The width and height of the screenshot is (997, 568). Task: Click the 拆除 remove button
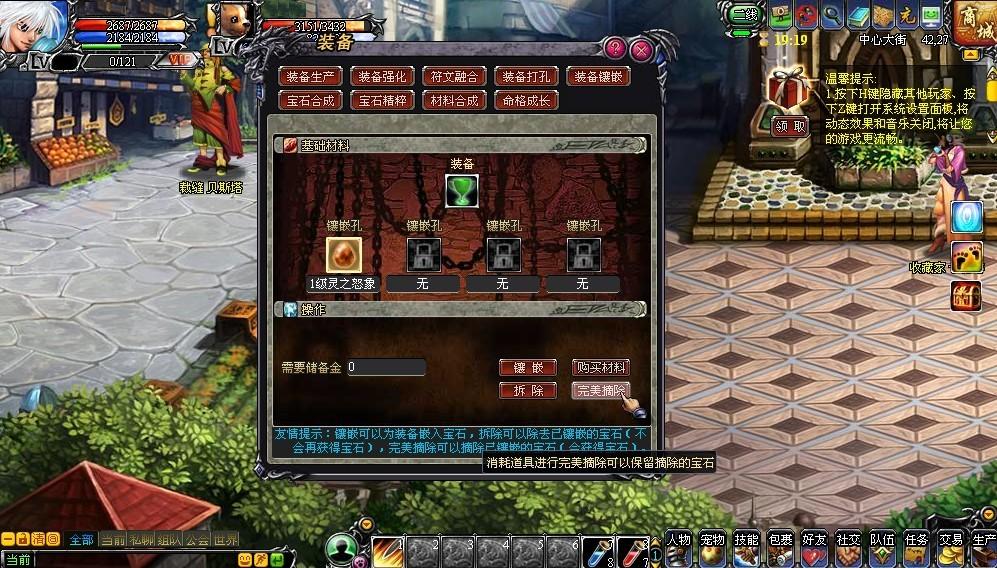[527, 391]
